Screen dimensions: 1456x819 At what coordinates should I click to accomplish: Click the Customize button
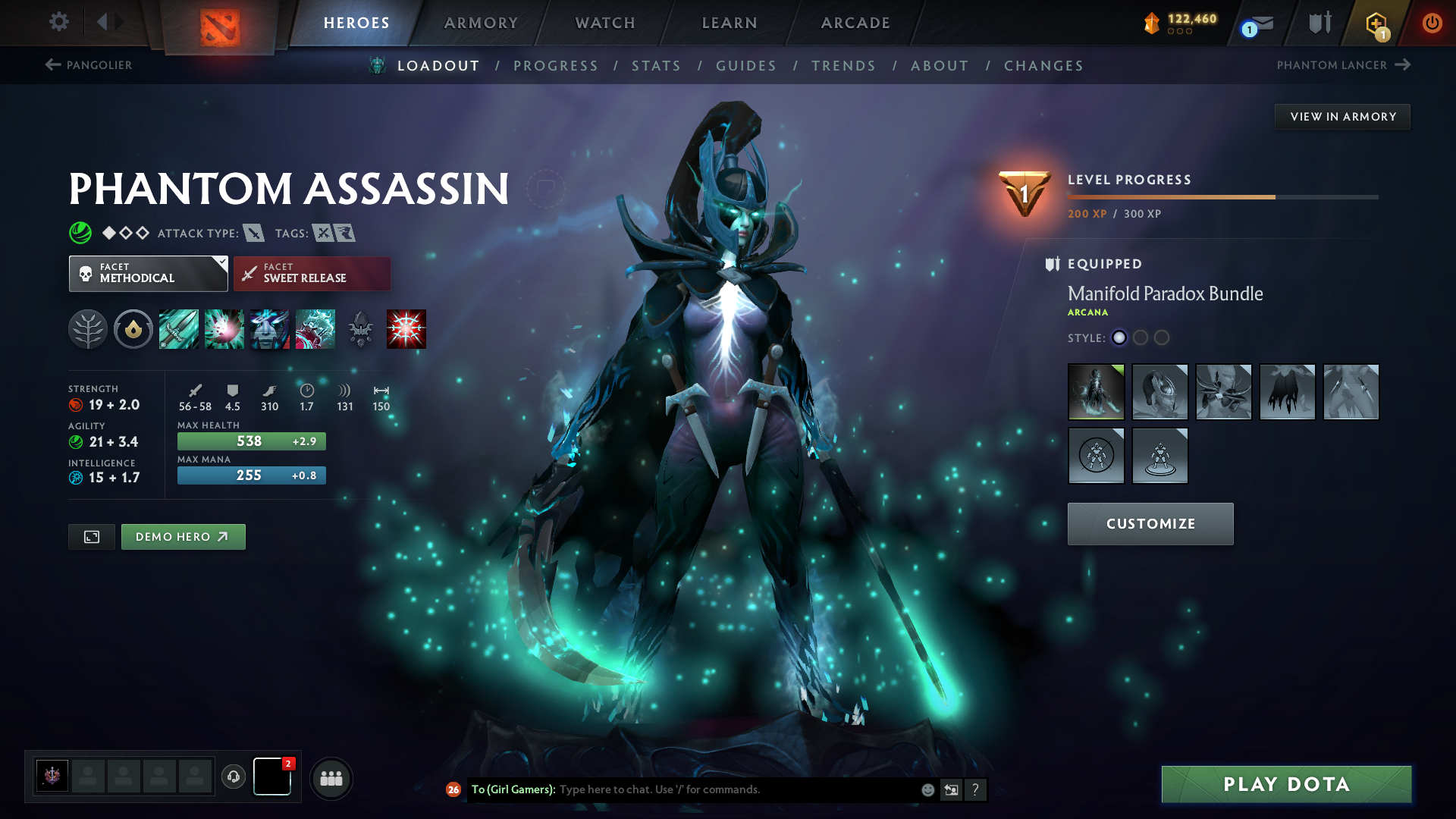[x=1150, y=523]
